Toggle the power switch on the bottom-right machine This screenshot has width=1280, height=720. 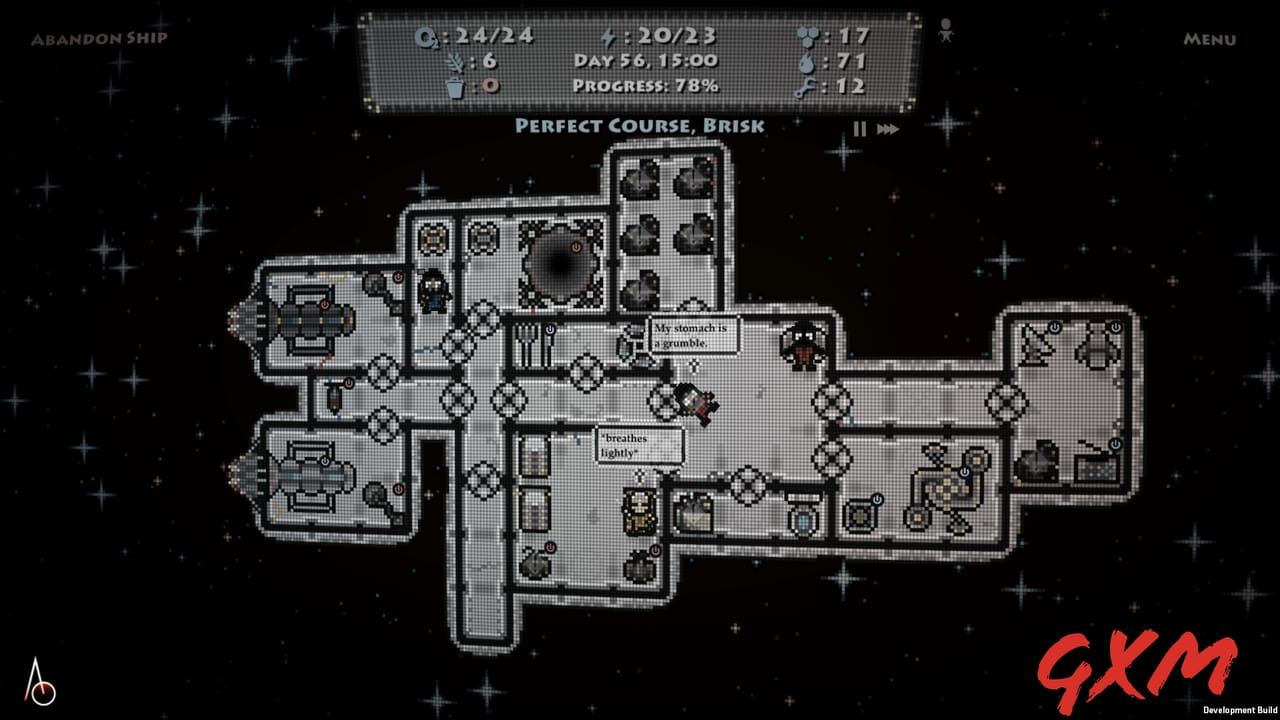(x=1115, y=444)
